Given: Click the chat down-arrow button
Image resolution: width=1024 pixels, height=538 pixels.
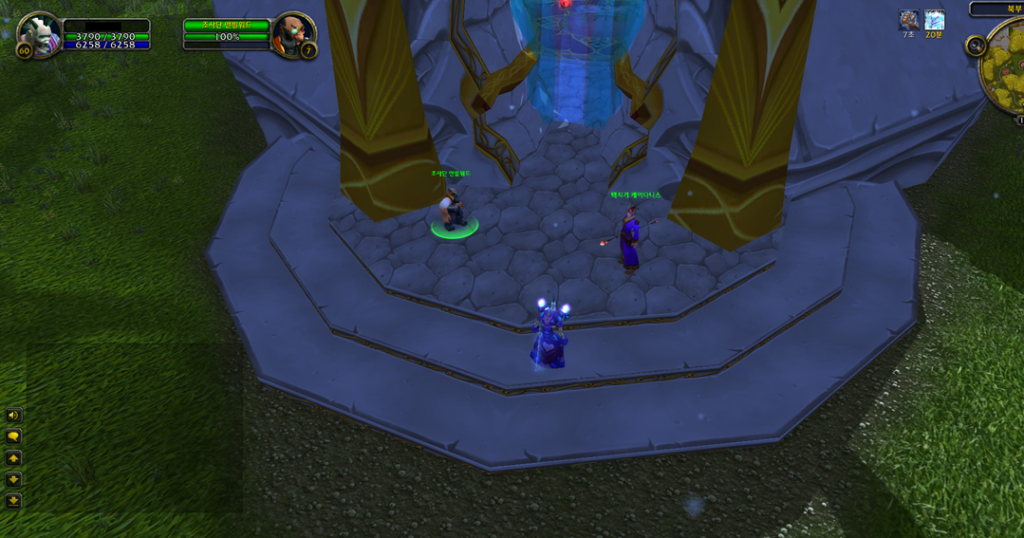Looking at the screenshot, I should (14, 479).
